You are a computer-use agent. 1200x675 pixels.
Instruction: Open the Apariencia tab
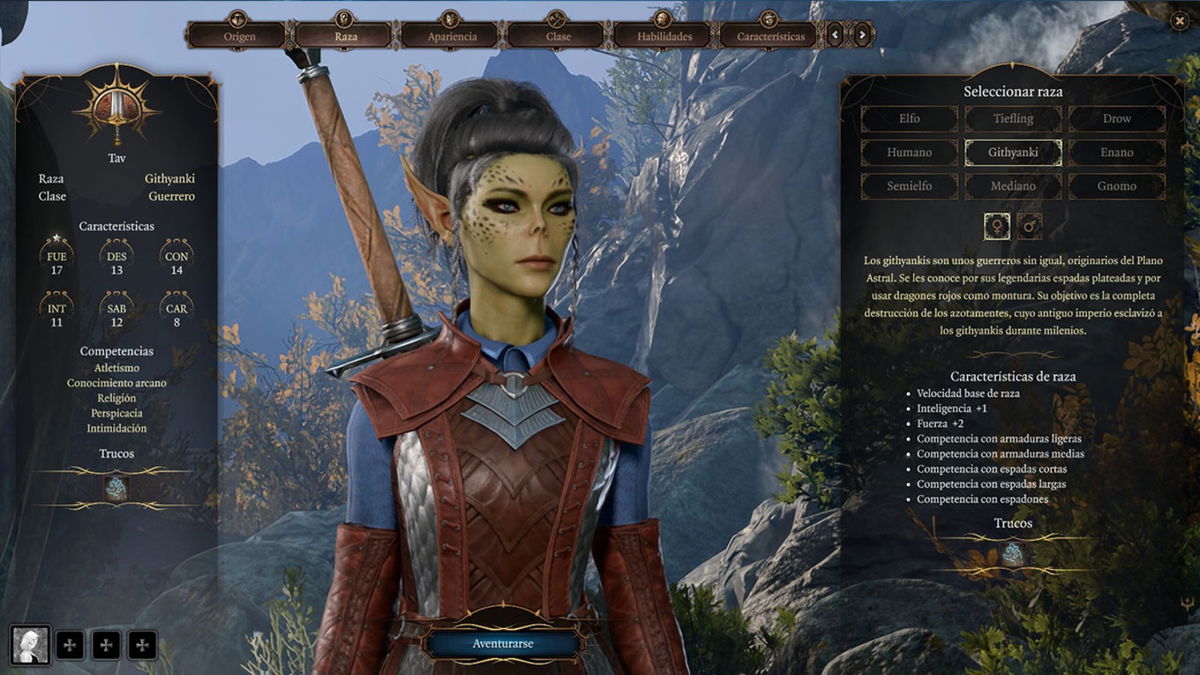click(452, 36)
